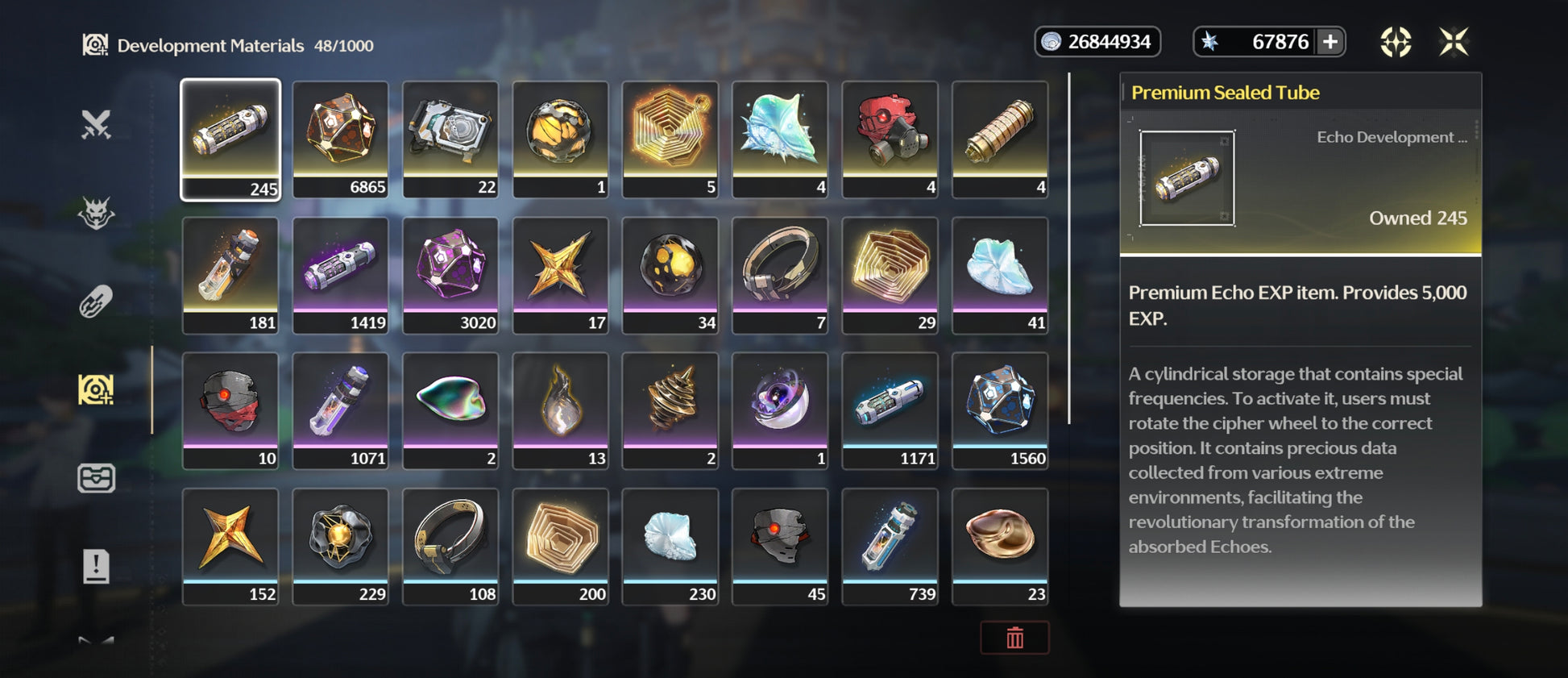This screenshot has width=1568, height=678.
Task: Choose the blue dodecahedron slot showing 1560
Action: coord(1000,410)
